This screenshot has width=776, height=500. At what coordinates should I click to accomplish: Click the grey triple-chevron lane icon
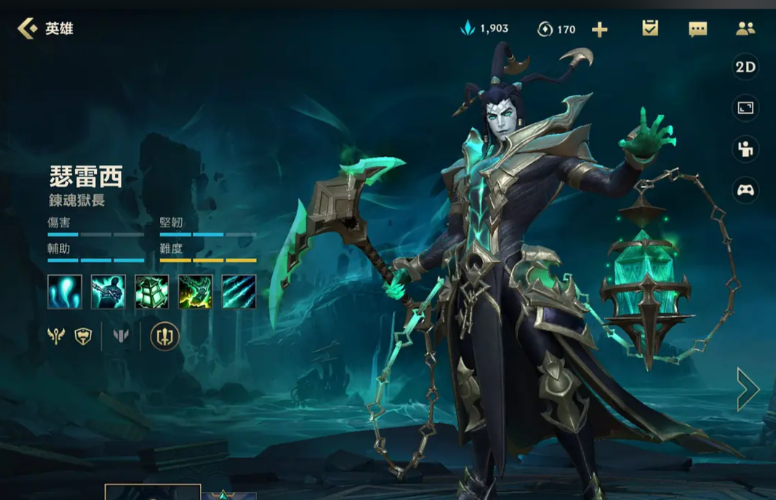click(121, 336)
